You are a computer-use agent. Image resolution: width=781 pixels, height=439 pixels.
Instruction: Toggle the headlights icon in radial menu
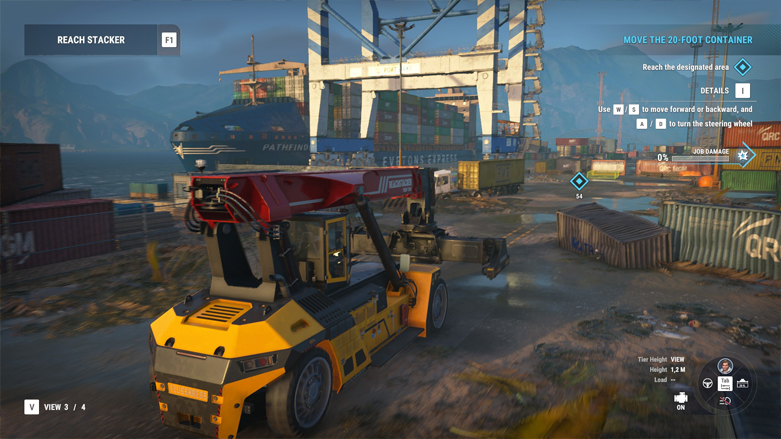pyautogui.click(x=725, y=401)
